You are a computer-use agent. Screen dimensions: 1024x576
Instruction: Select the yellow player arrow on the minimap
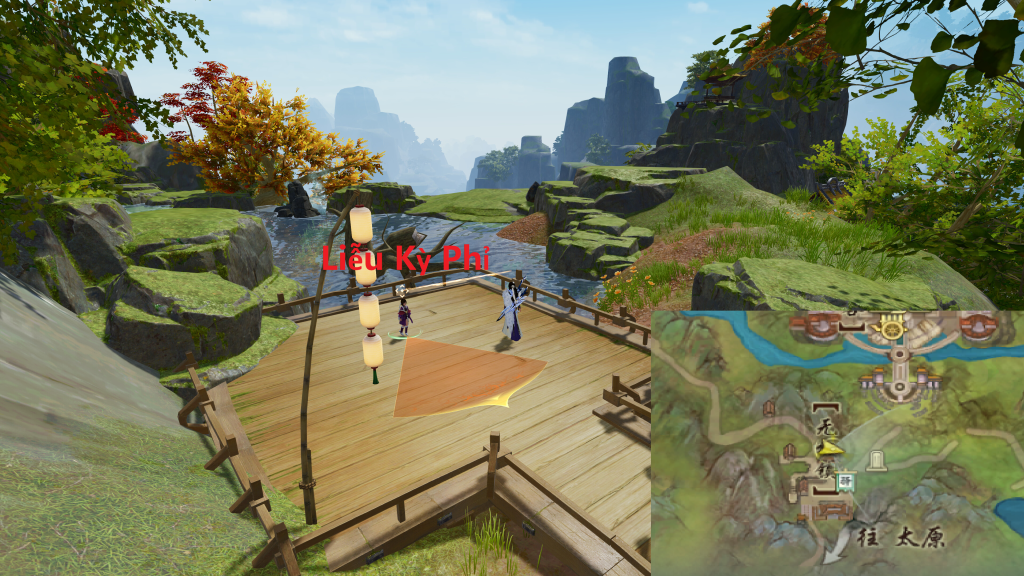click(x=831, y=449)
